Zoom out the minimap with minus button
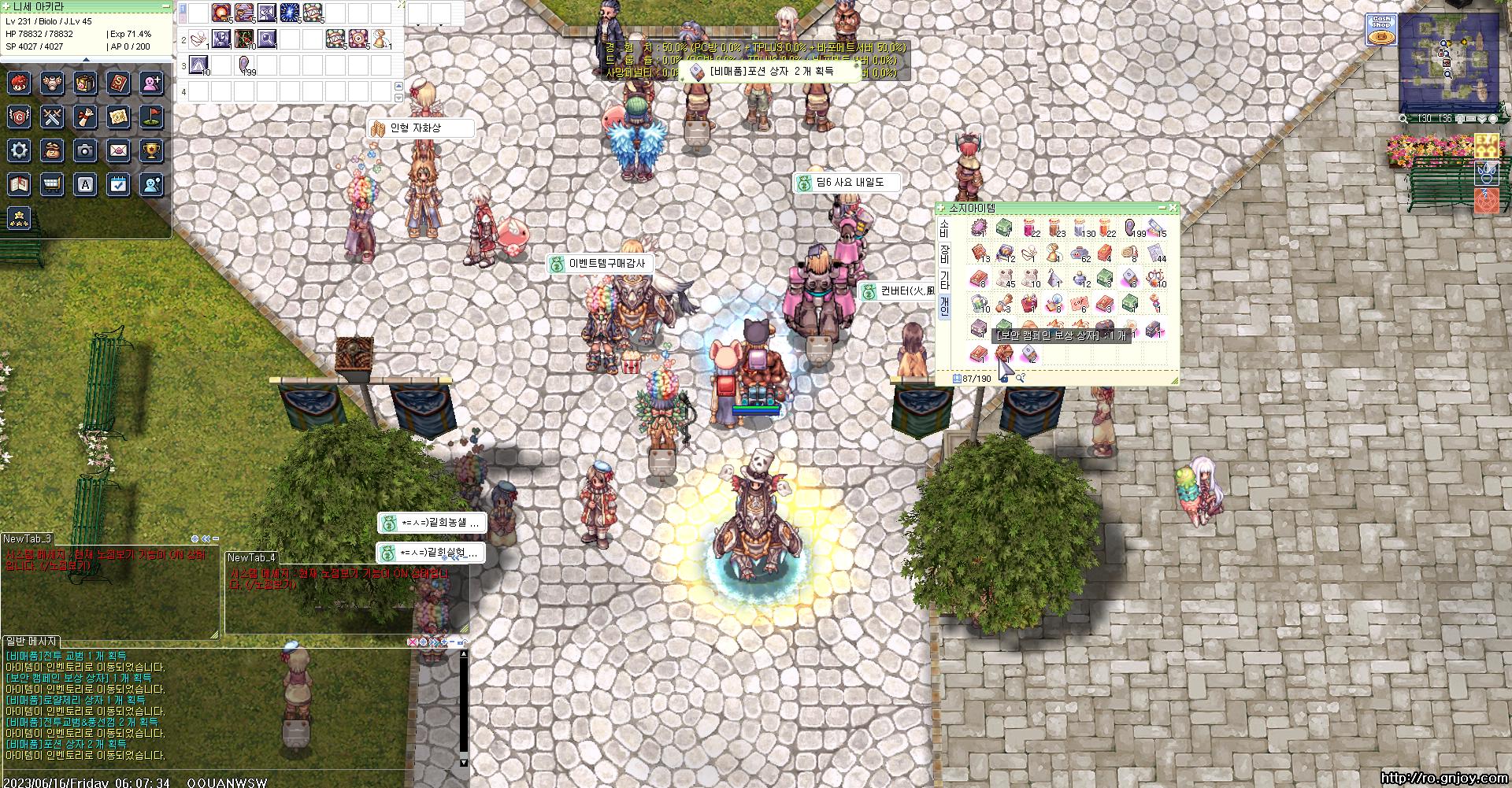The image size is (1512, 788). (x=1470, y=119)
